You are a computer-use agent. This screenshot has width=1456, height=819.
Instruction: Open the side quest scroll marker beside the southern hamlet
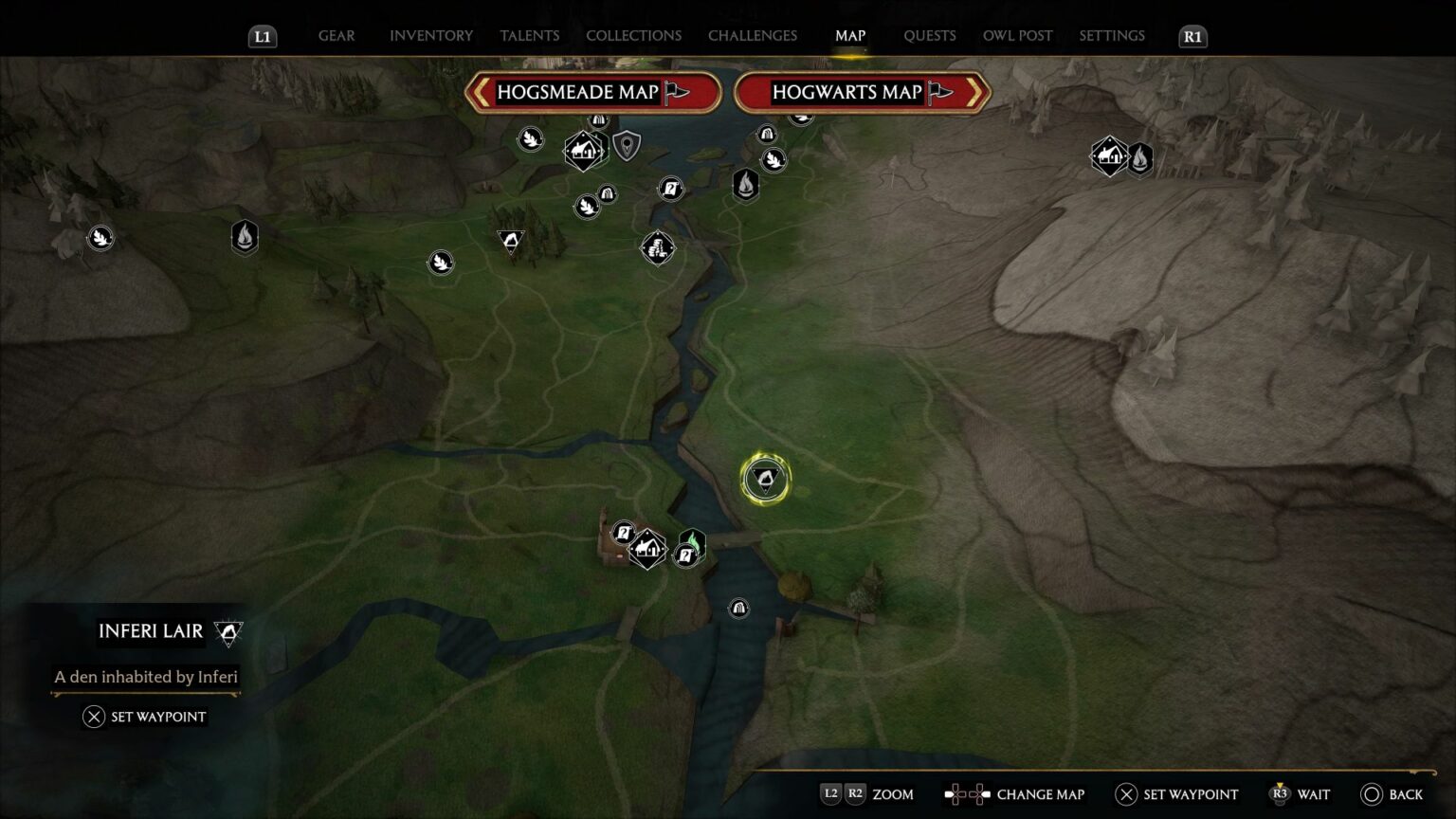tap(623, 531)
